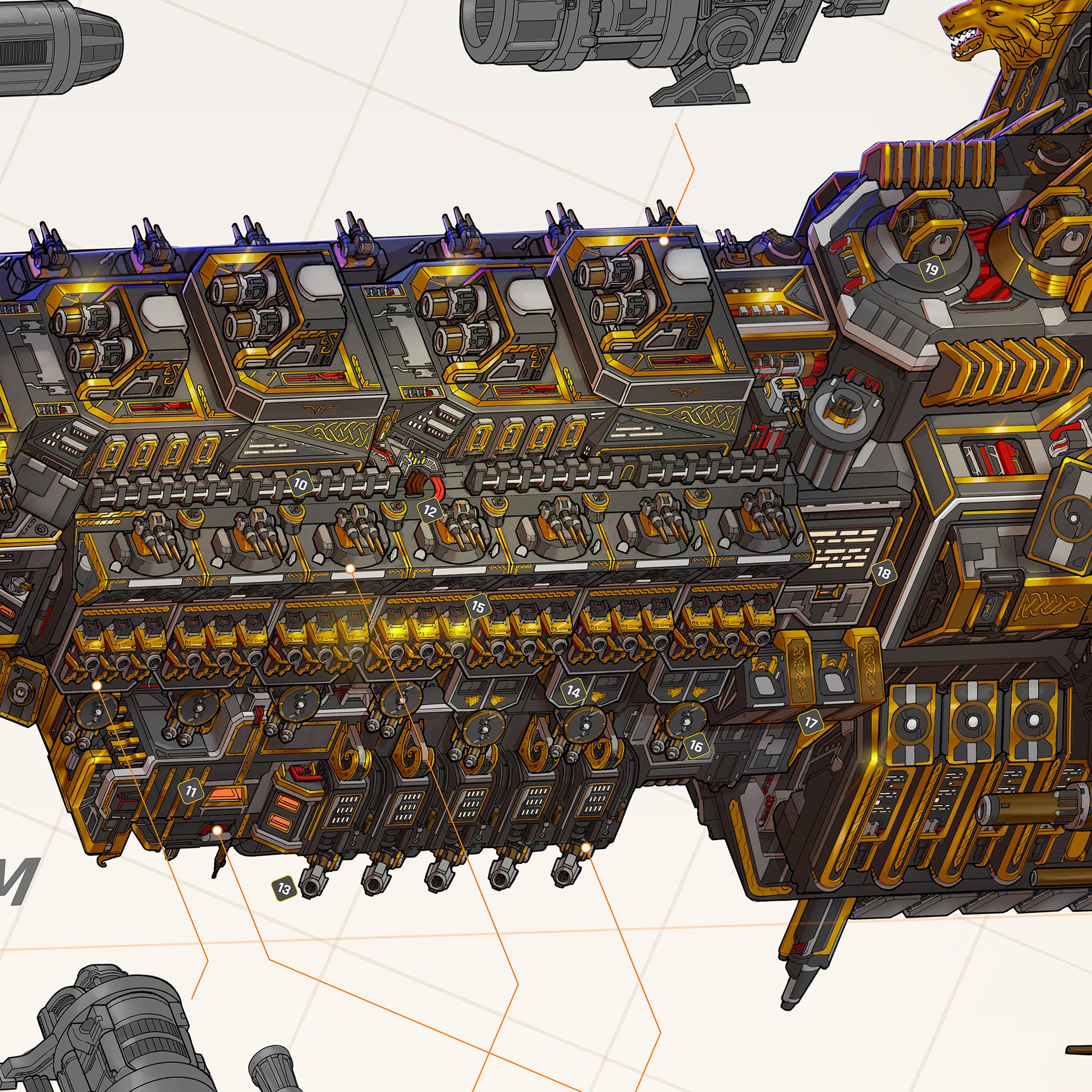Screen dimensions: 1092x1092
Task: Open callout marker 16
Action: pos(696,746)
